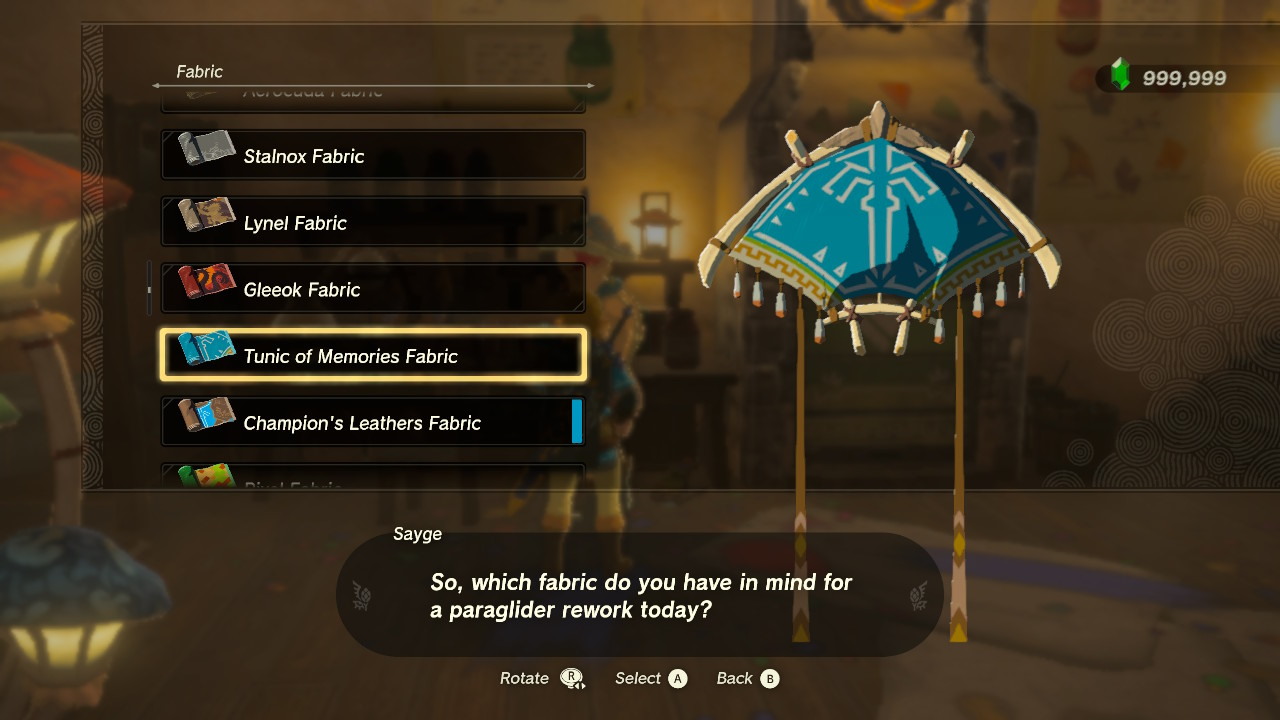Select the Stalnox Fabric entry
Viewport: 1280px width, 720px height.
click(x=372, y=156)
